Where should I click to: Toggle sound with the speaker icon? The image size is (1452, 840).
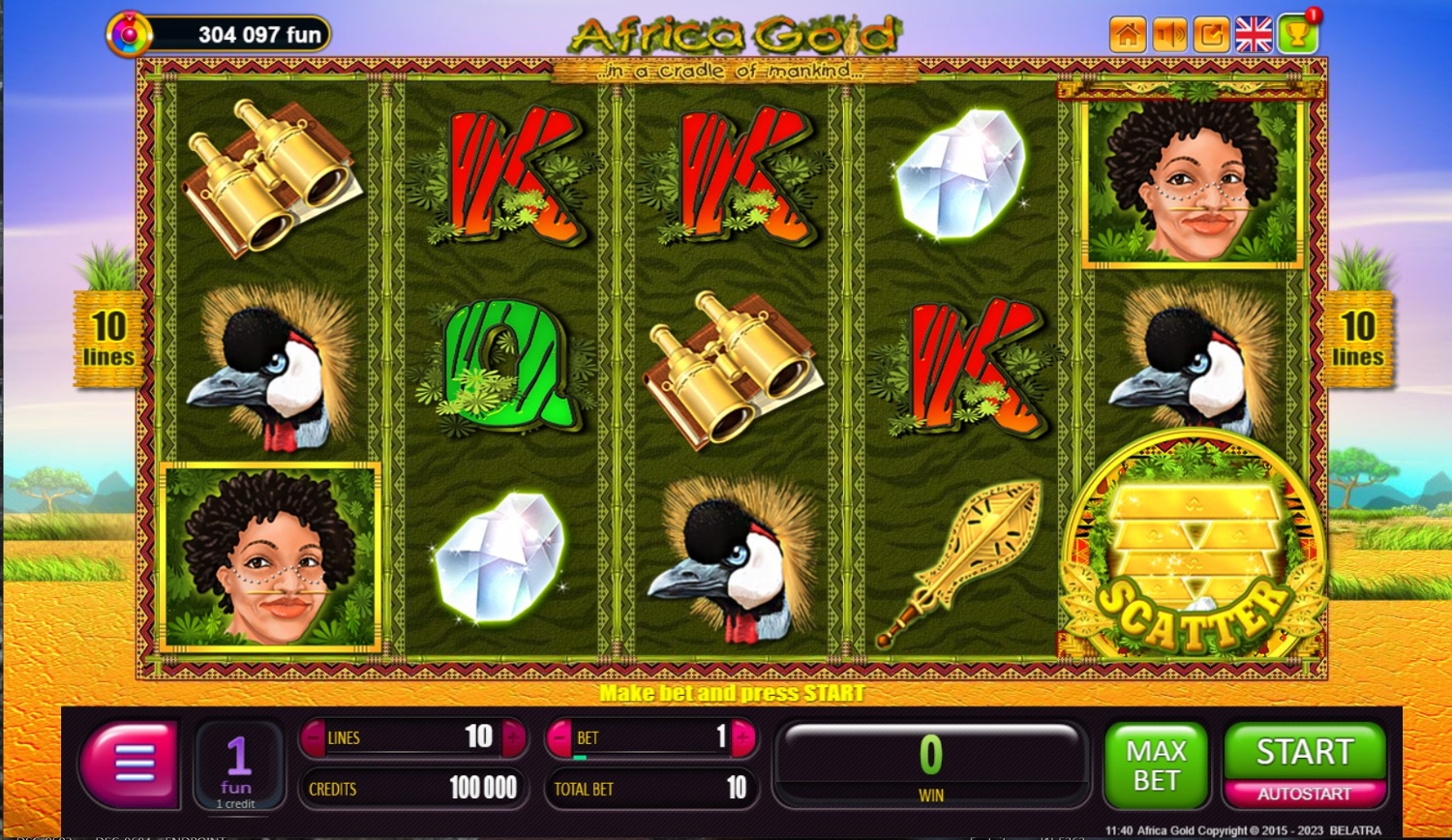coord(1169,35)
